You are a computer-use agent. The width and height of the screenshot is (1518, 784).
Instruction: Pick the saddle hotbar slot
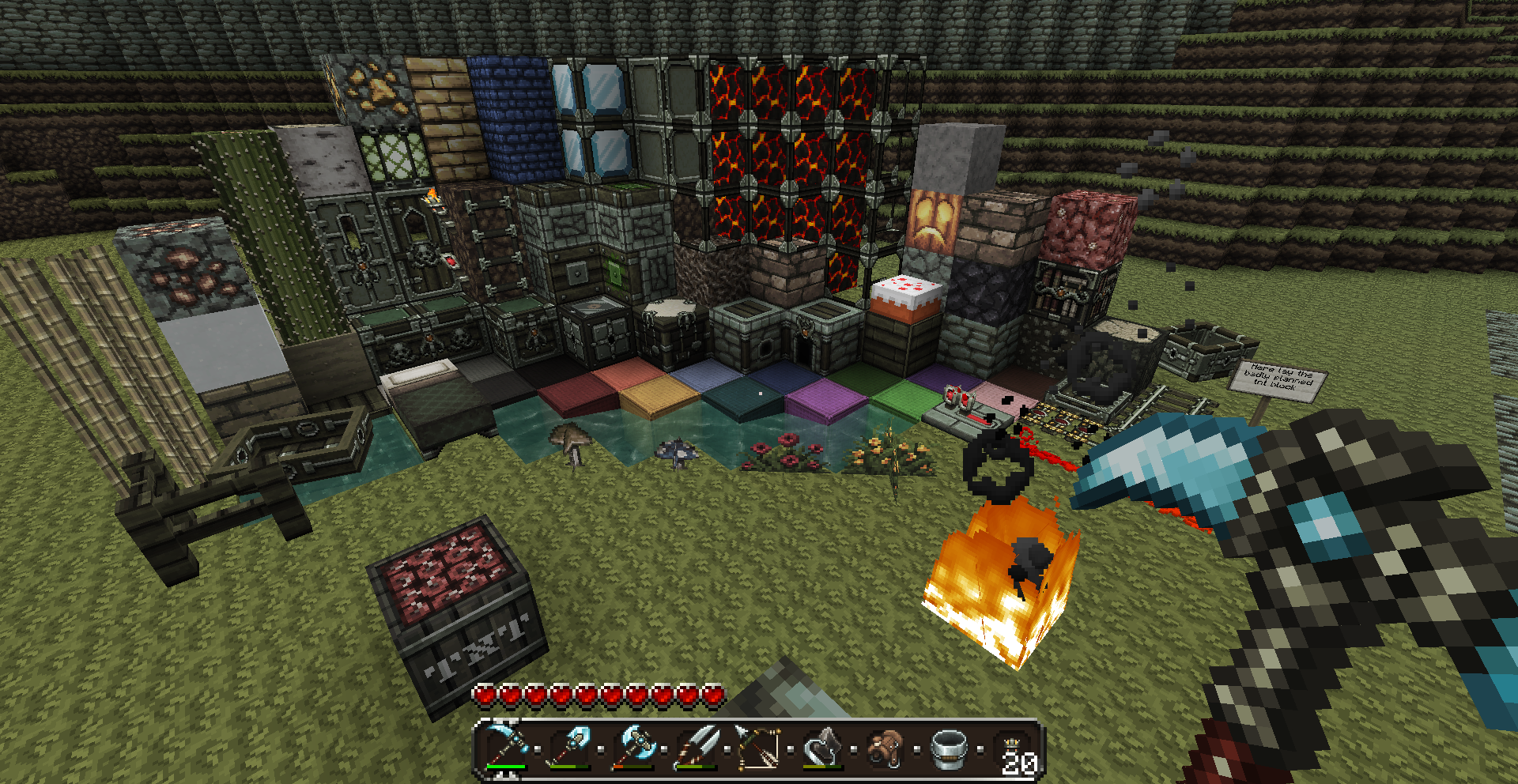886,747
